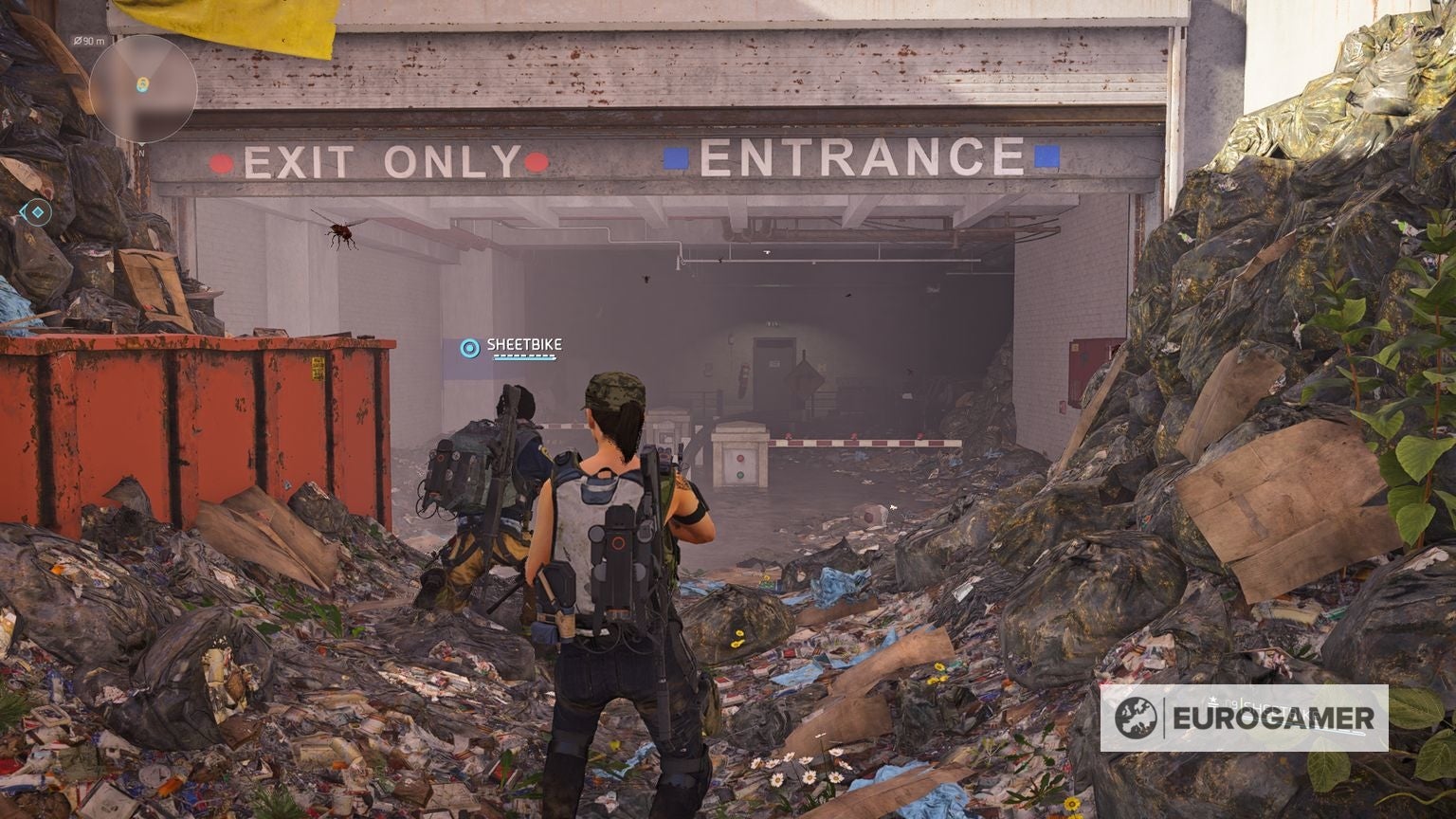Expand the circular minimap

[141, 88]
